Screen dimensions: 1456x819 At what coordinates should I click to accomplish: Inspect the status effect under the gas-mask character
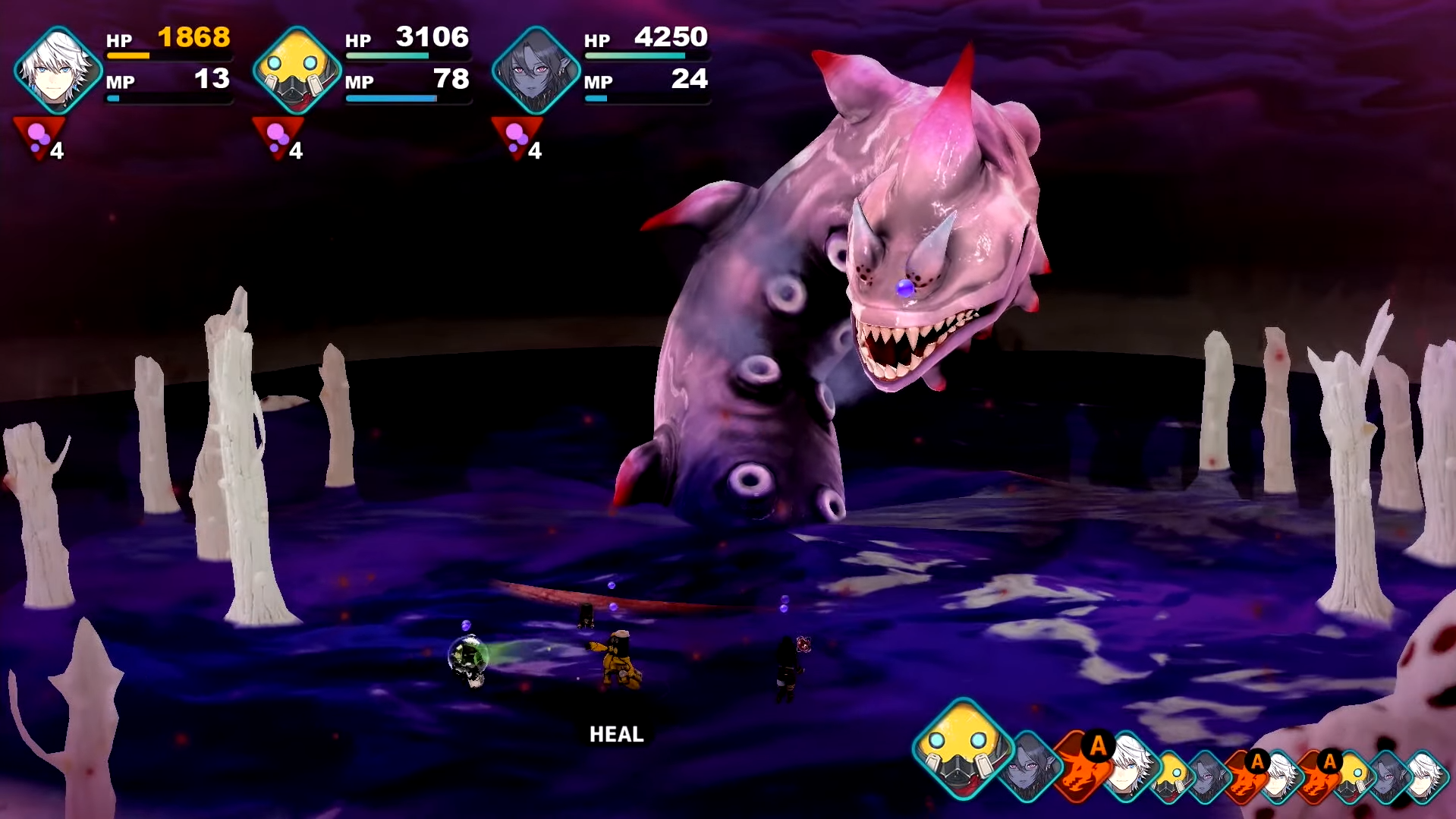click(278, 139)
